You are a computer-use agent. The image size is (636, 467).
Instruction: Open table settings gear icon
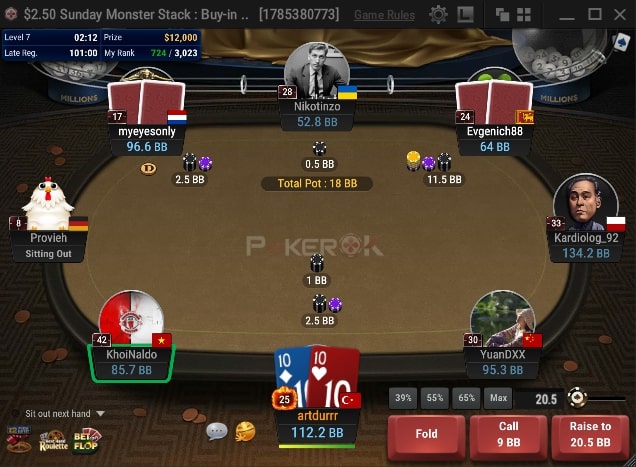(438, 15)
